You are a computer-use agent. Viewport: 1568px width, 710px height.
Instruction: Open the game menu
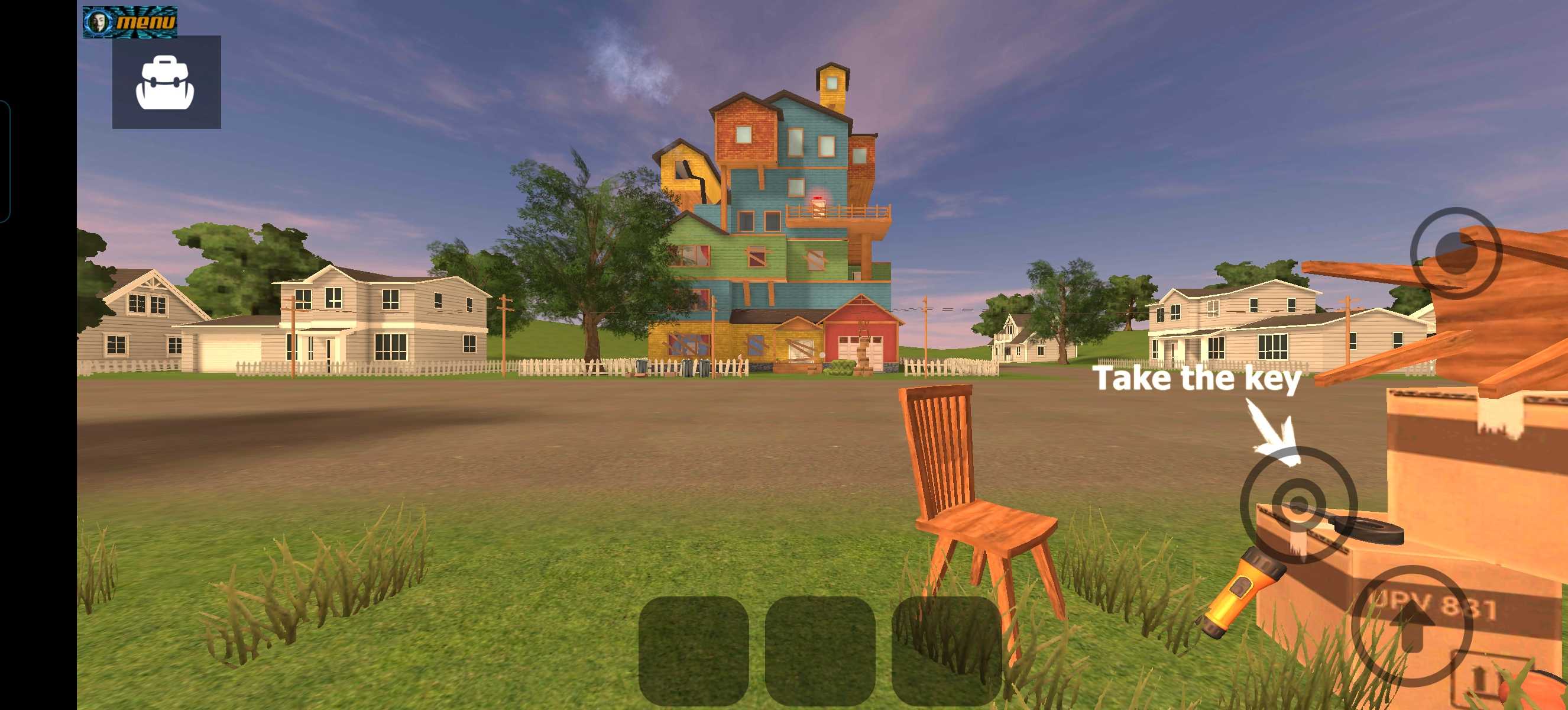tap(130, 22)
